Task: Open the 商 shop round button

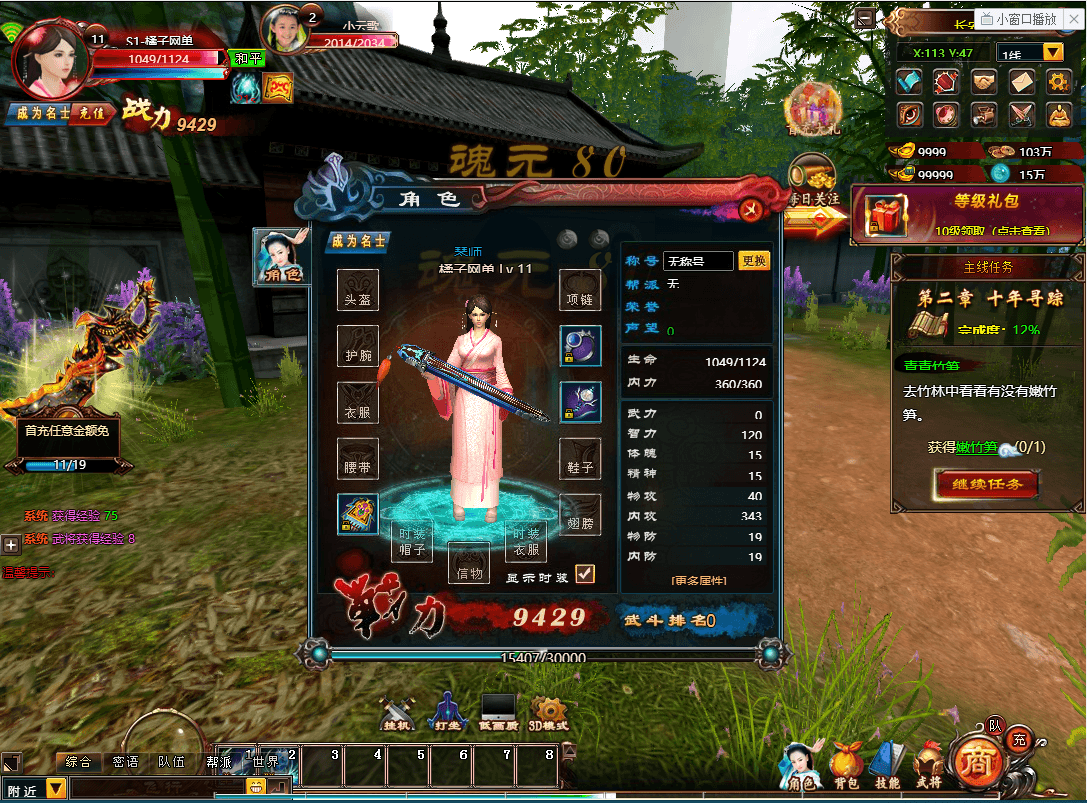Action: coord(973,762)
